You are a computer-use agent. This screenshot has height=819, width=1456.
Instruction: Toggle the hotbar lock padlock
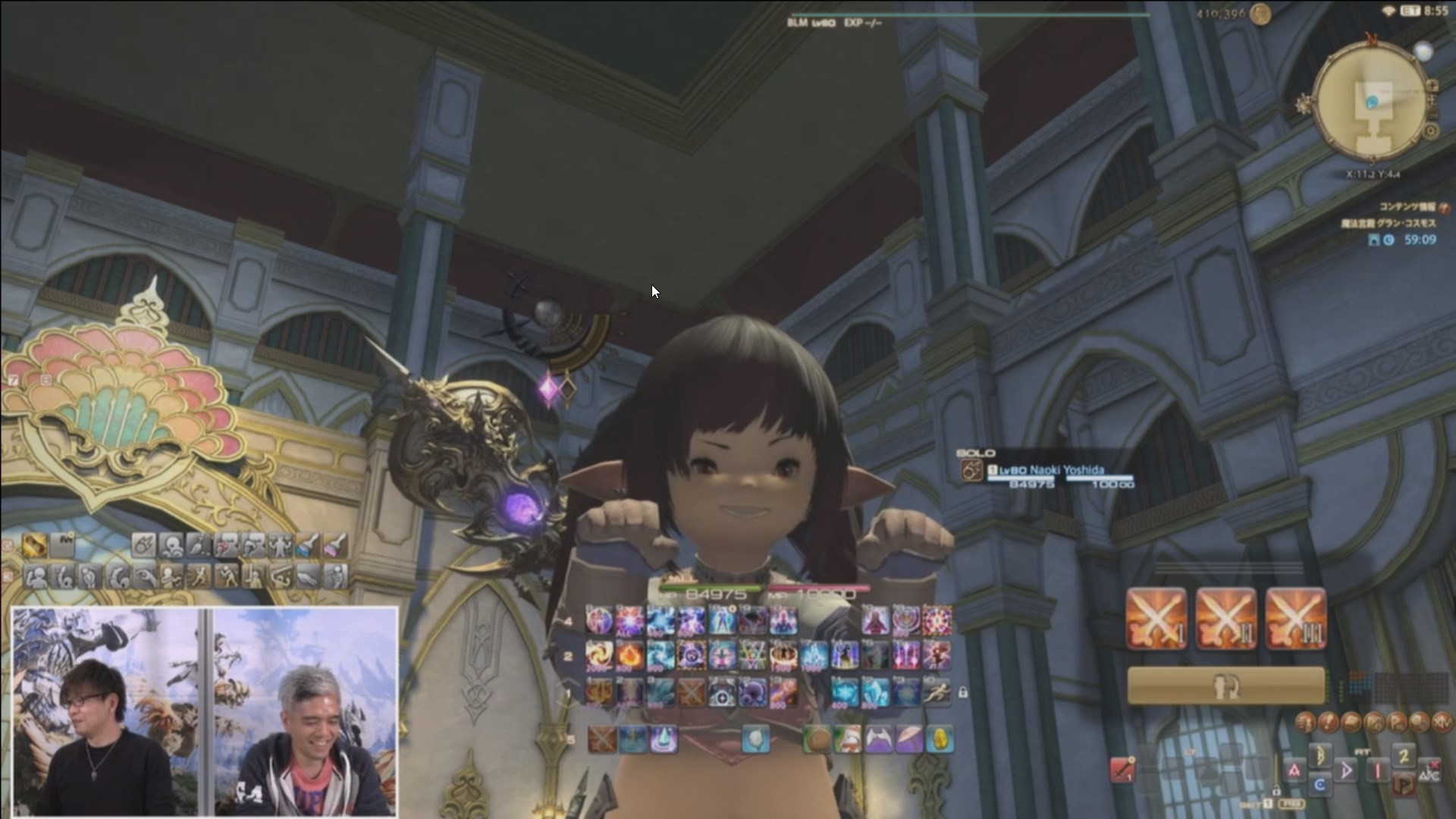pos(962,690)
